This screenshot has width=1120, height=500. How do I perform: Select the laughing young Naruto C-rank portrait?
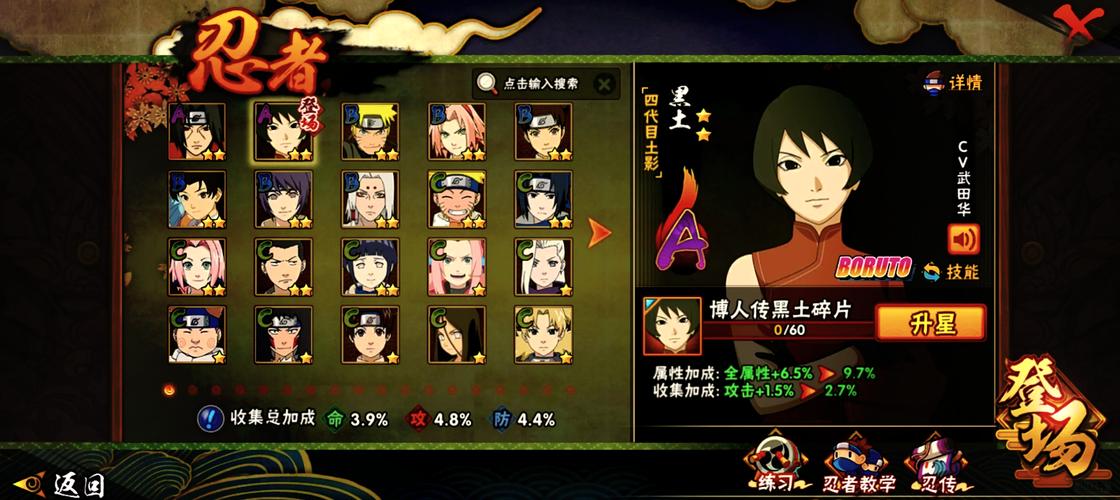(458, 199)
